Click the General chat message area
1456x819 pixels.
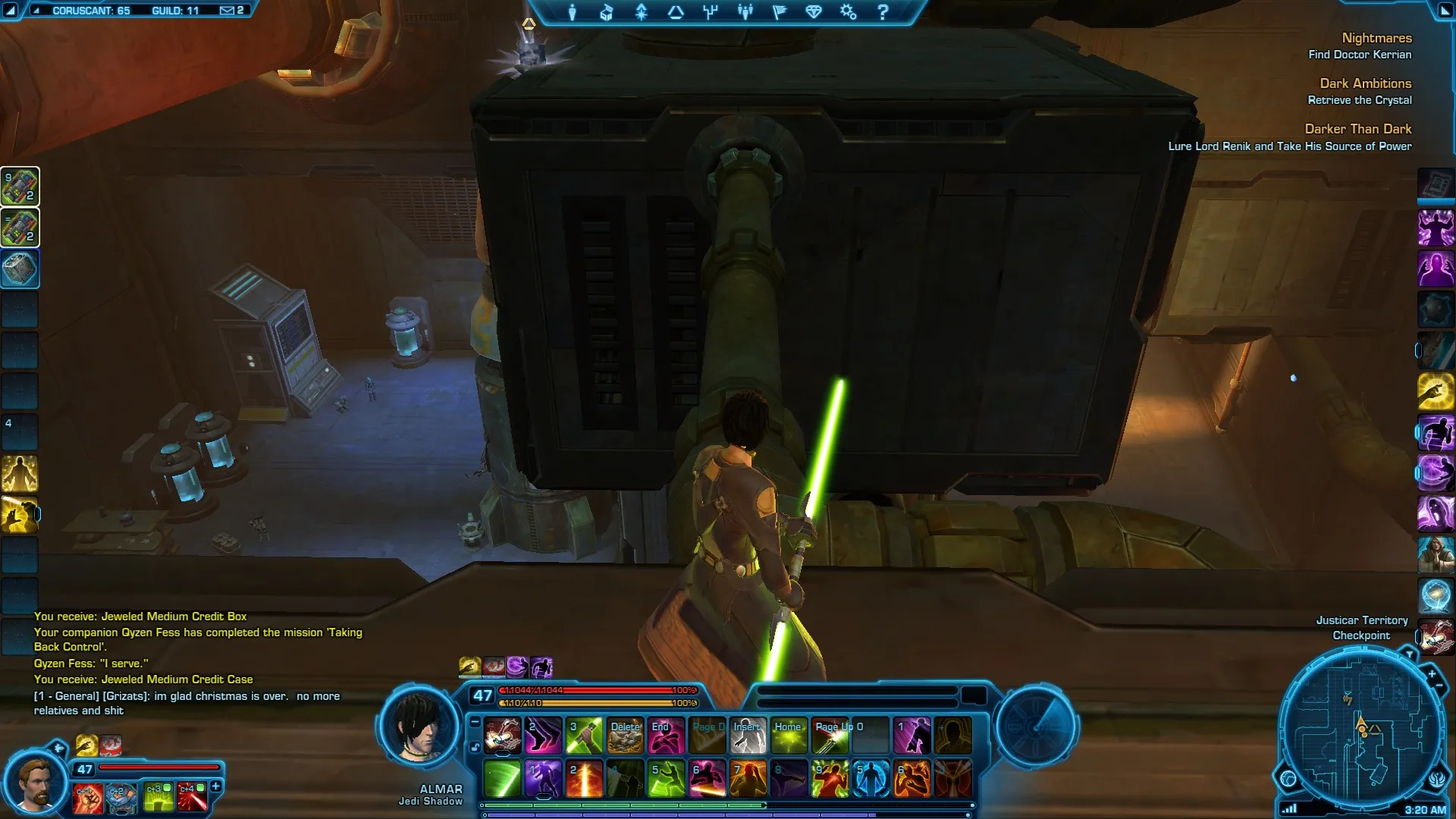click(x=187, y=703)
